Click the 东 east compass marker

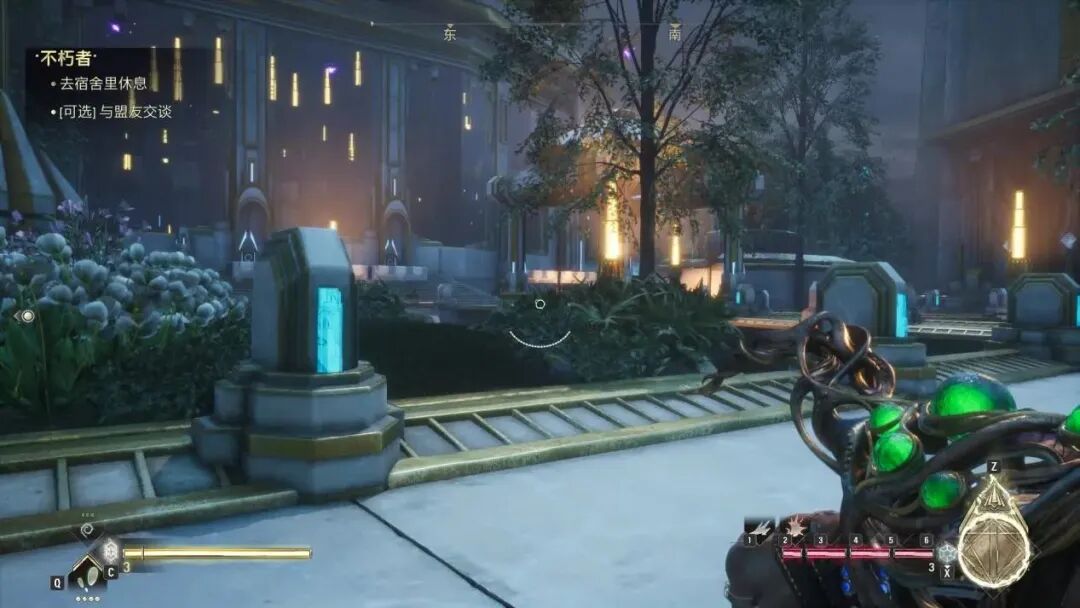pos(450,33)
